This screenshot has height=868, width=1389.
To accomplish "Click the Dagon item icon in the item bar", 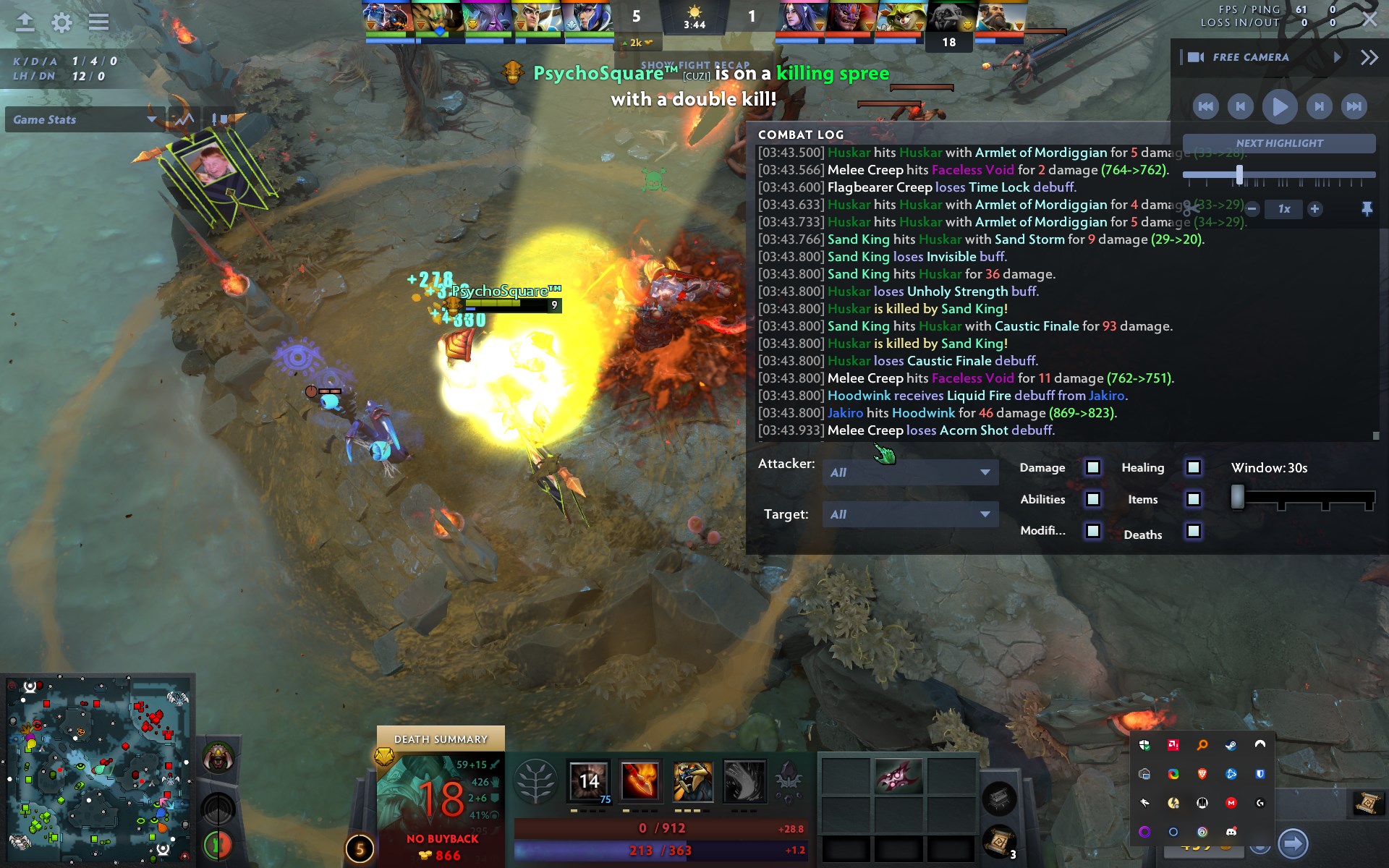I will 899,776.
